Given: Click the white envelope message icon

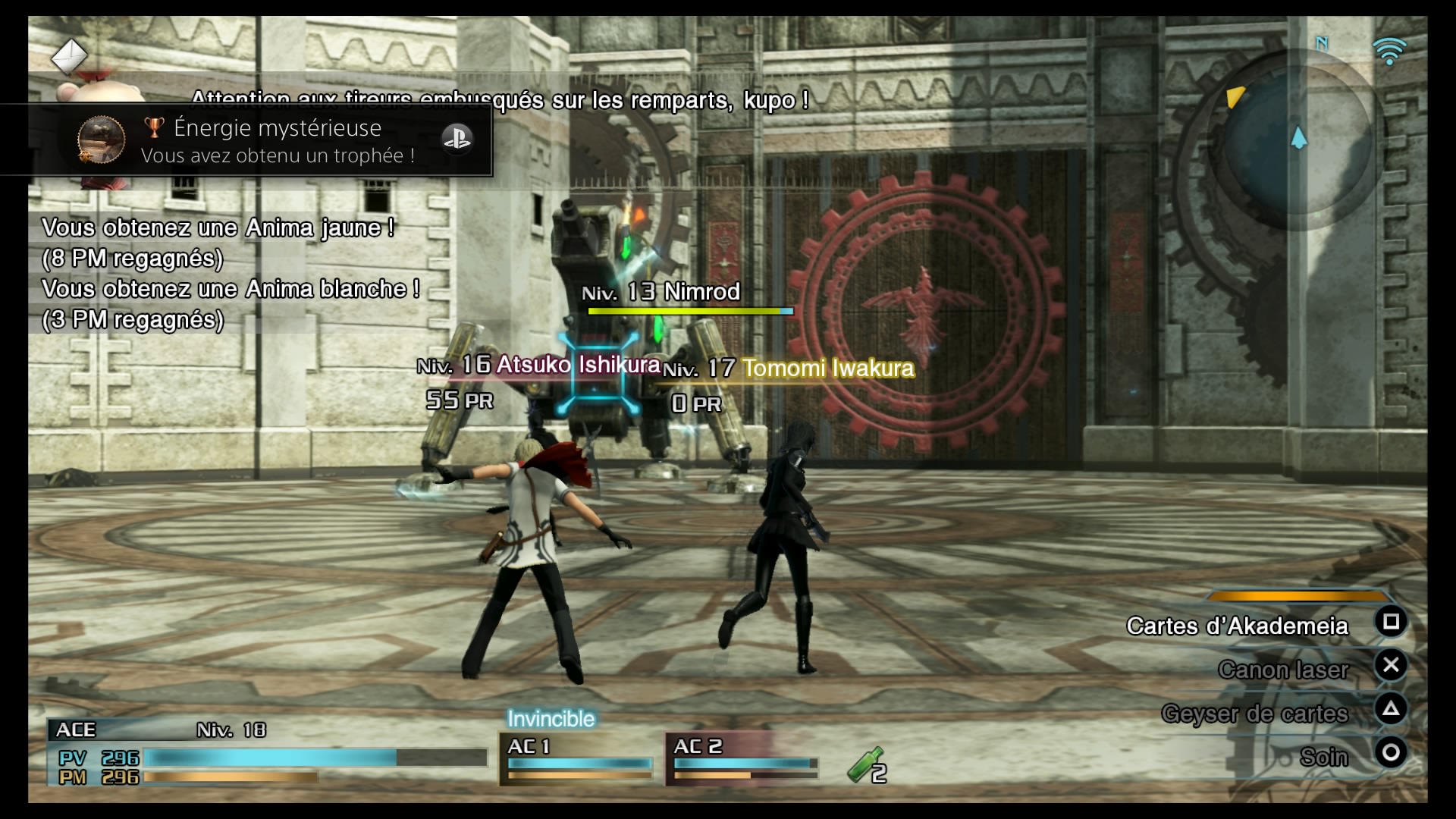Looking at the screenshot, I should [69, 56].
